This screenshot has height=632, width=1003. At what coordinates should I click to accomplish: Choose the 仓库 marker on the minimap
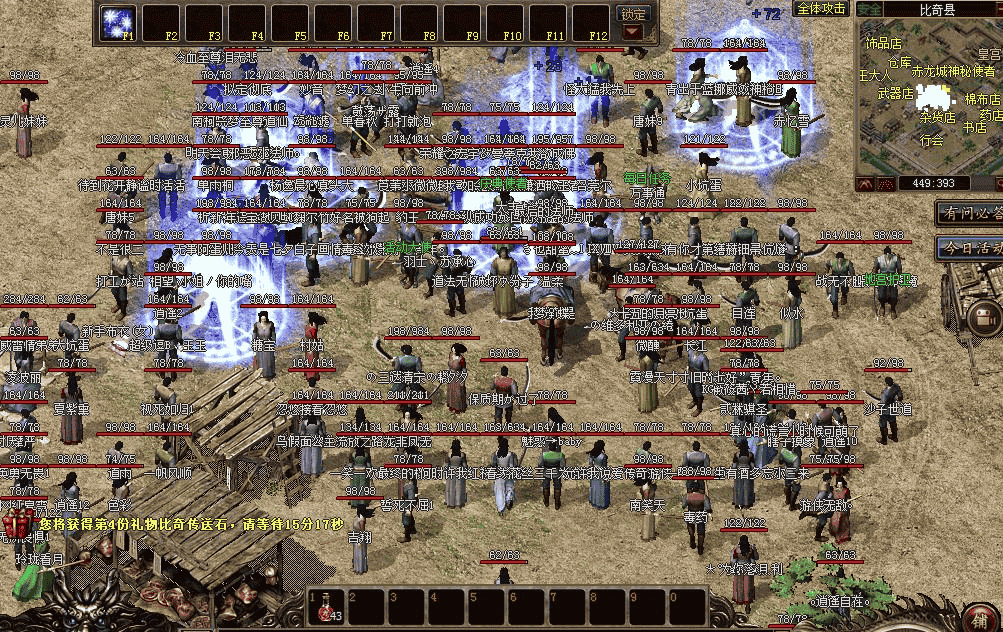click(899, 62)
